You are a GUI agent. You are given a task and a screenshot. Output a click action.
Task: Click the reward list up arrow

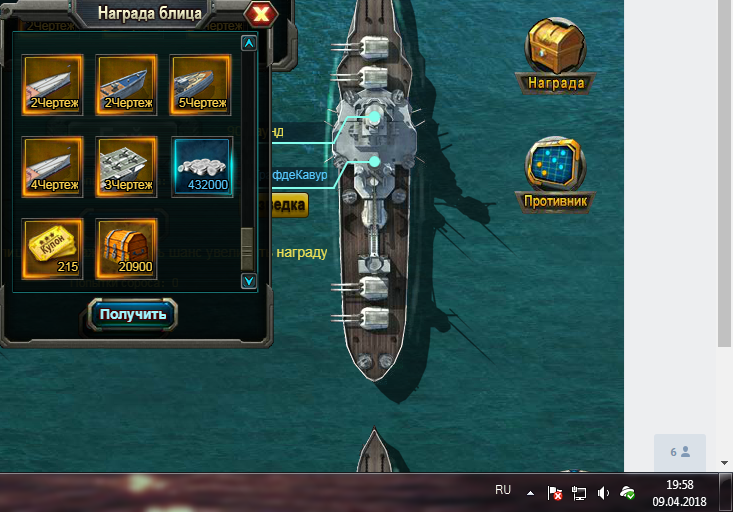point(249,43)
